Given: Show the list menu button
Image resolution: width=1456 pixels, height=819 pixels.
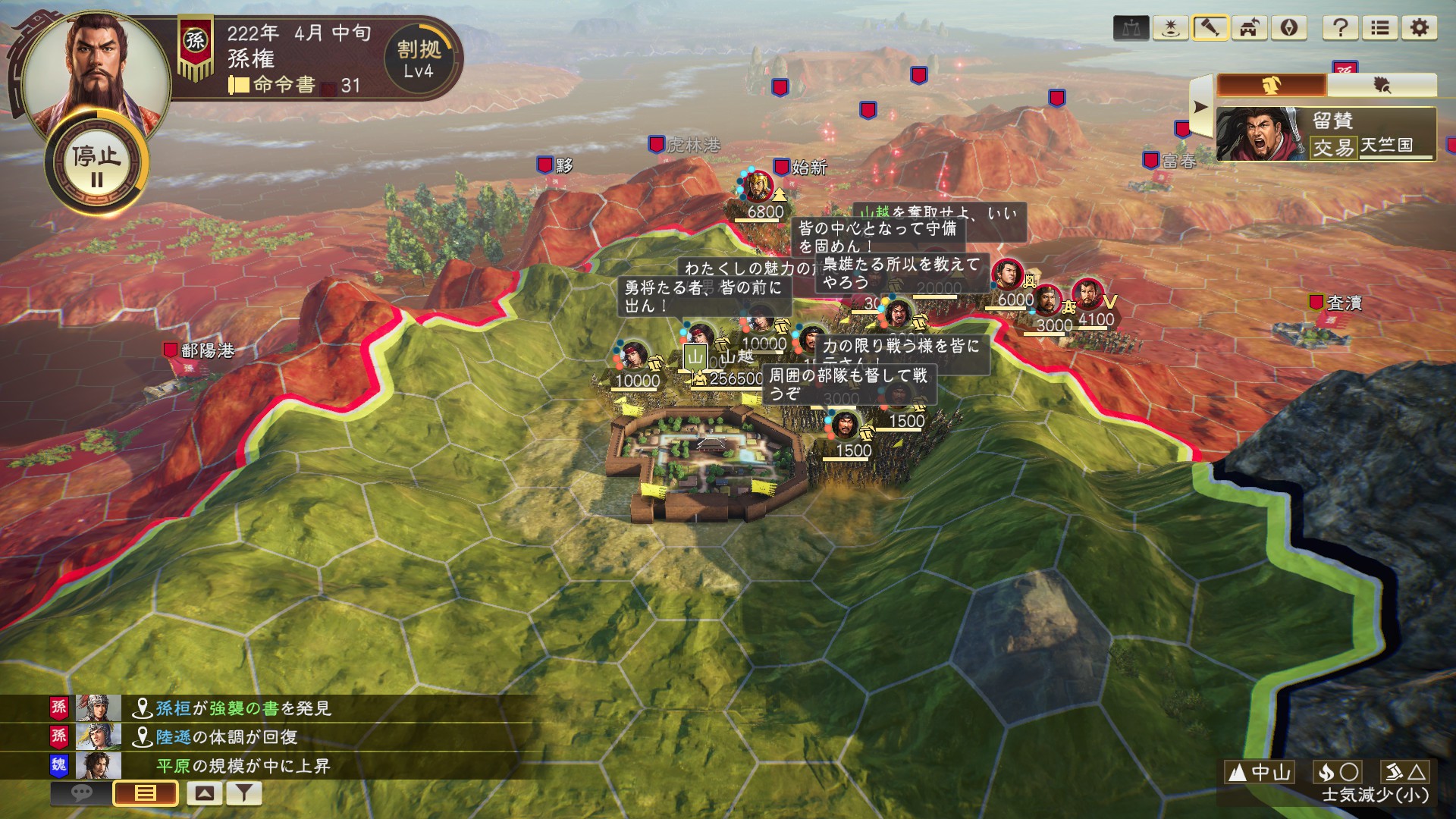Looking at the screenshot, I should 1379,29.
